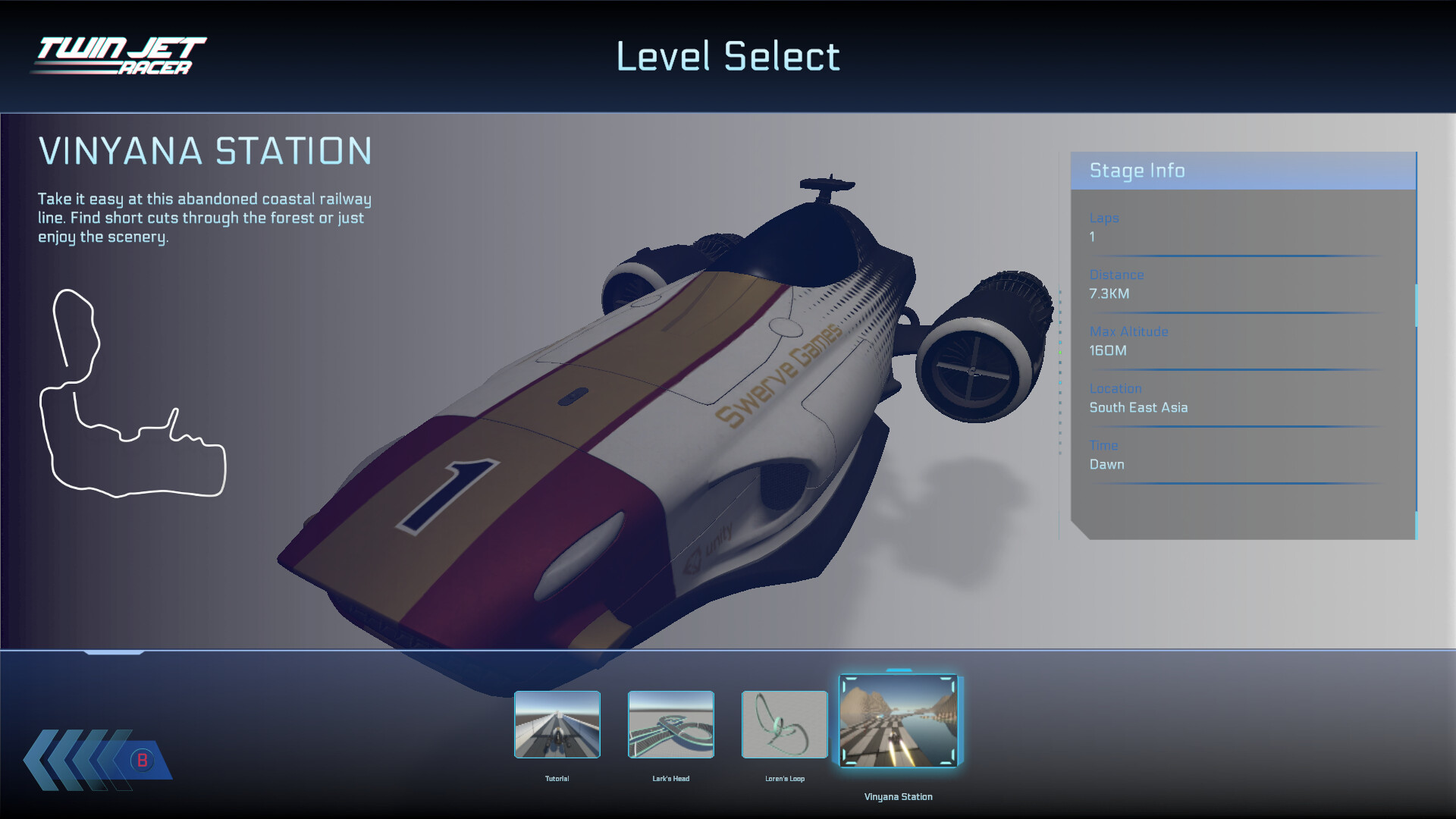1456x819 pixels.
Task: Open the Lark's Head track
Action: point(670,725)
